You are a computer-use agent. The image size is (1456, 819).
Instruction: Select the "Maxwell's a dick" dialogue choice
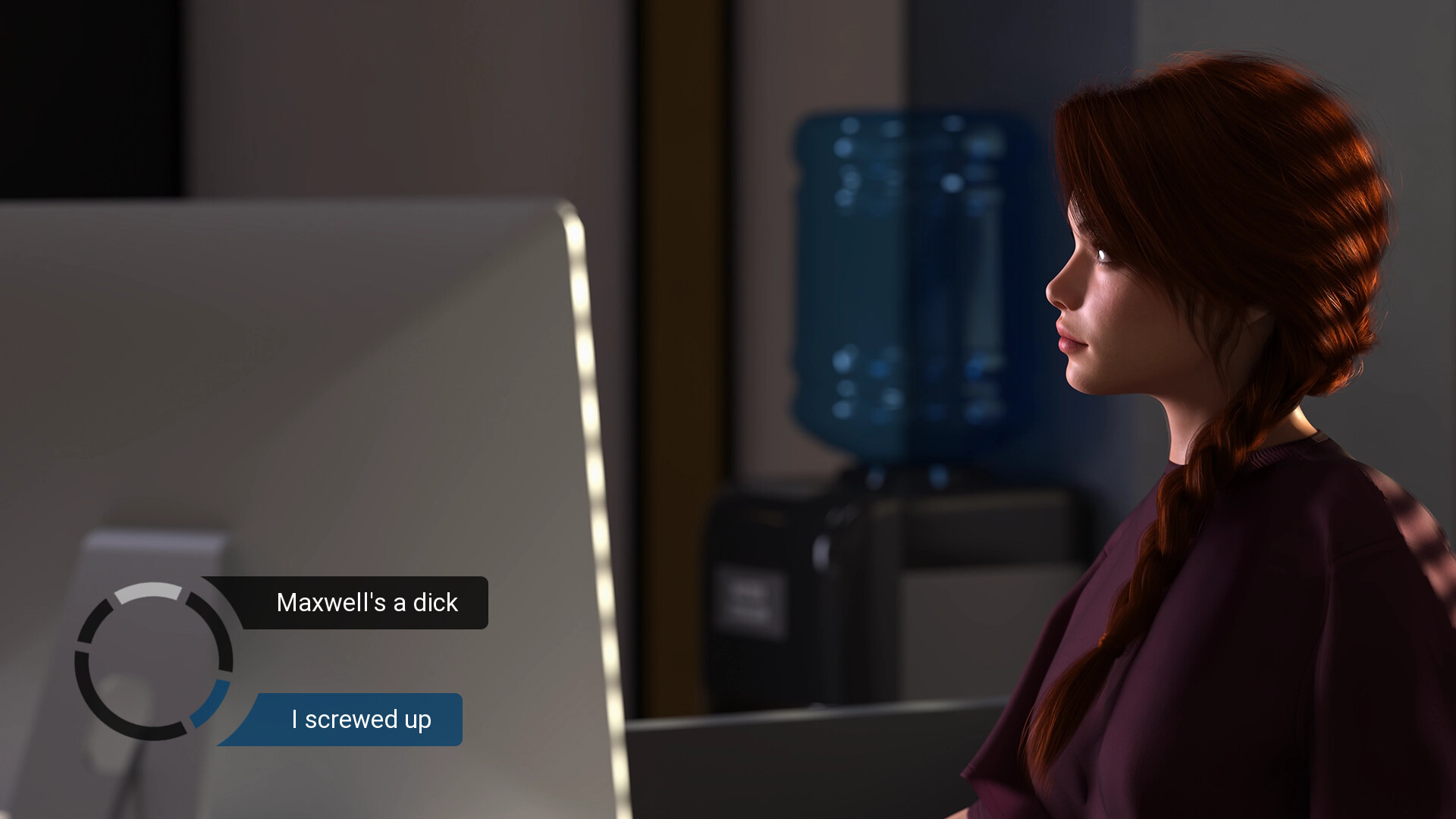click(368, 603)
